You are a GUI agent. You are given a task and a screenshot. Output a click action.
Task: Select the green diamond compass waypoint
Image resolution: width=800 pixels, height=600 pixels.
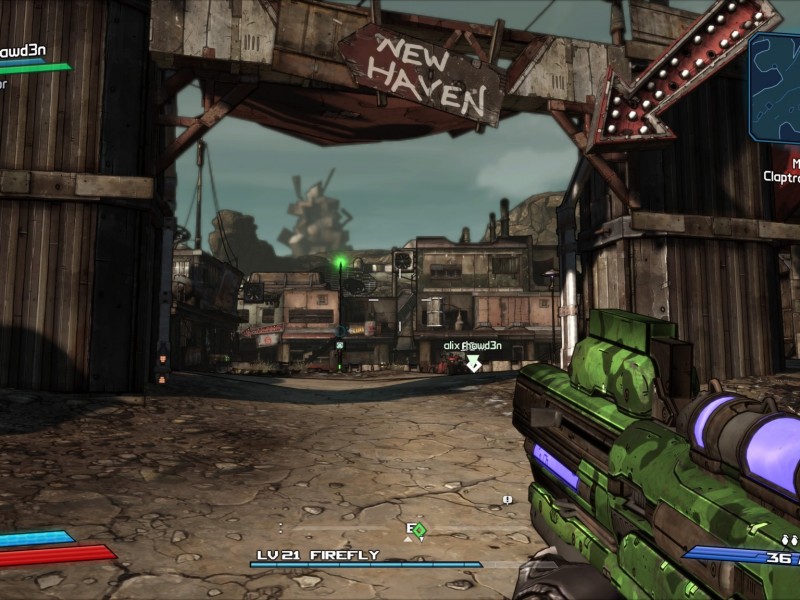coord(420,529)
